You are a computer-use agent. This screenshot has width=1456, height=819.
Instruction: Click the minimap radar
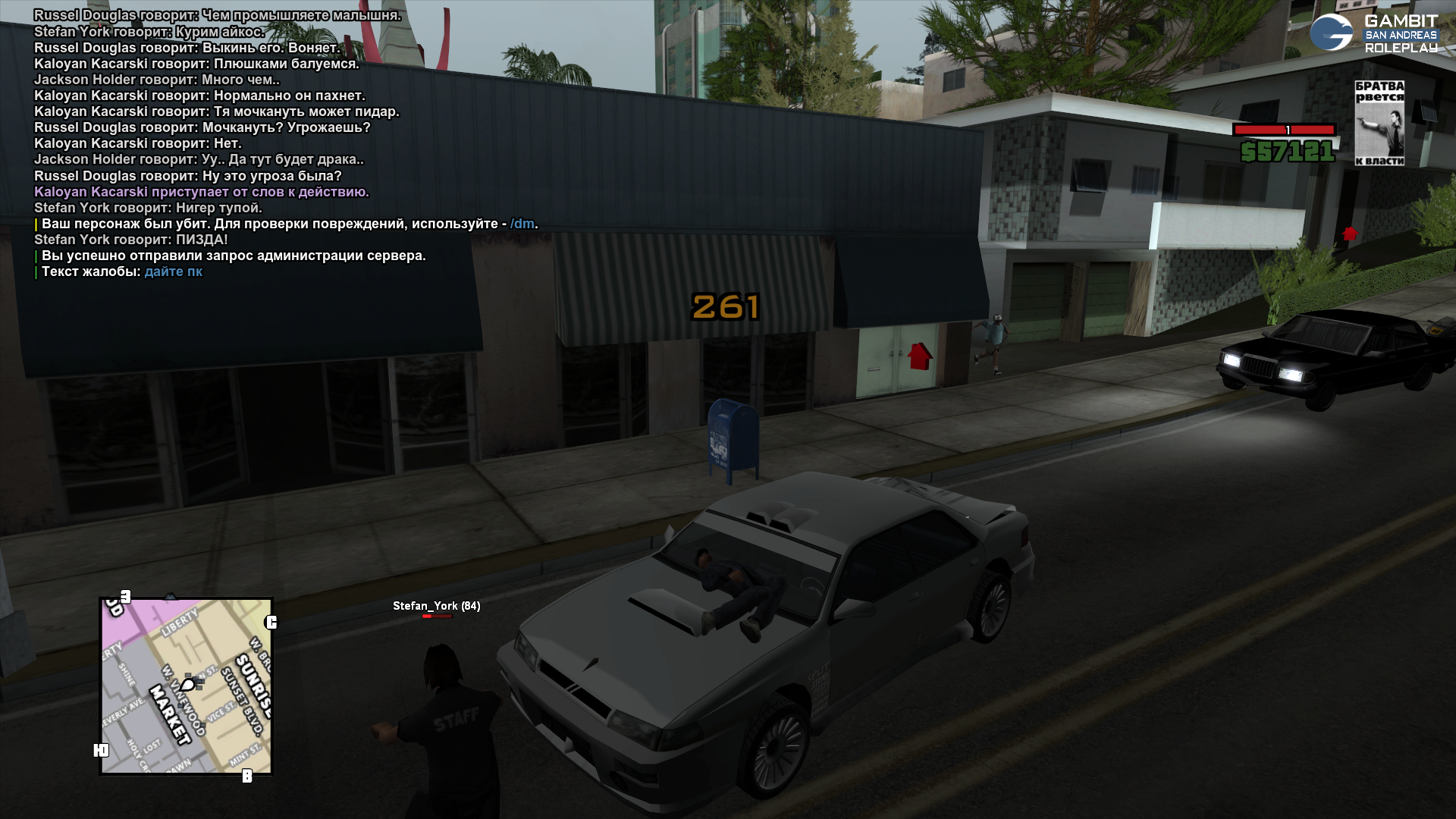(x=186, y=686)
